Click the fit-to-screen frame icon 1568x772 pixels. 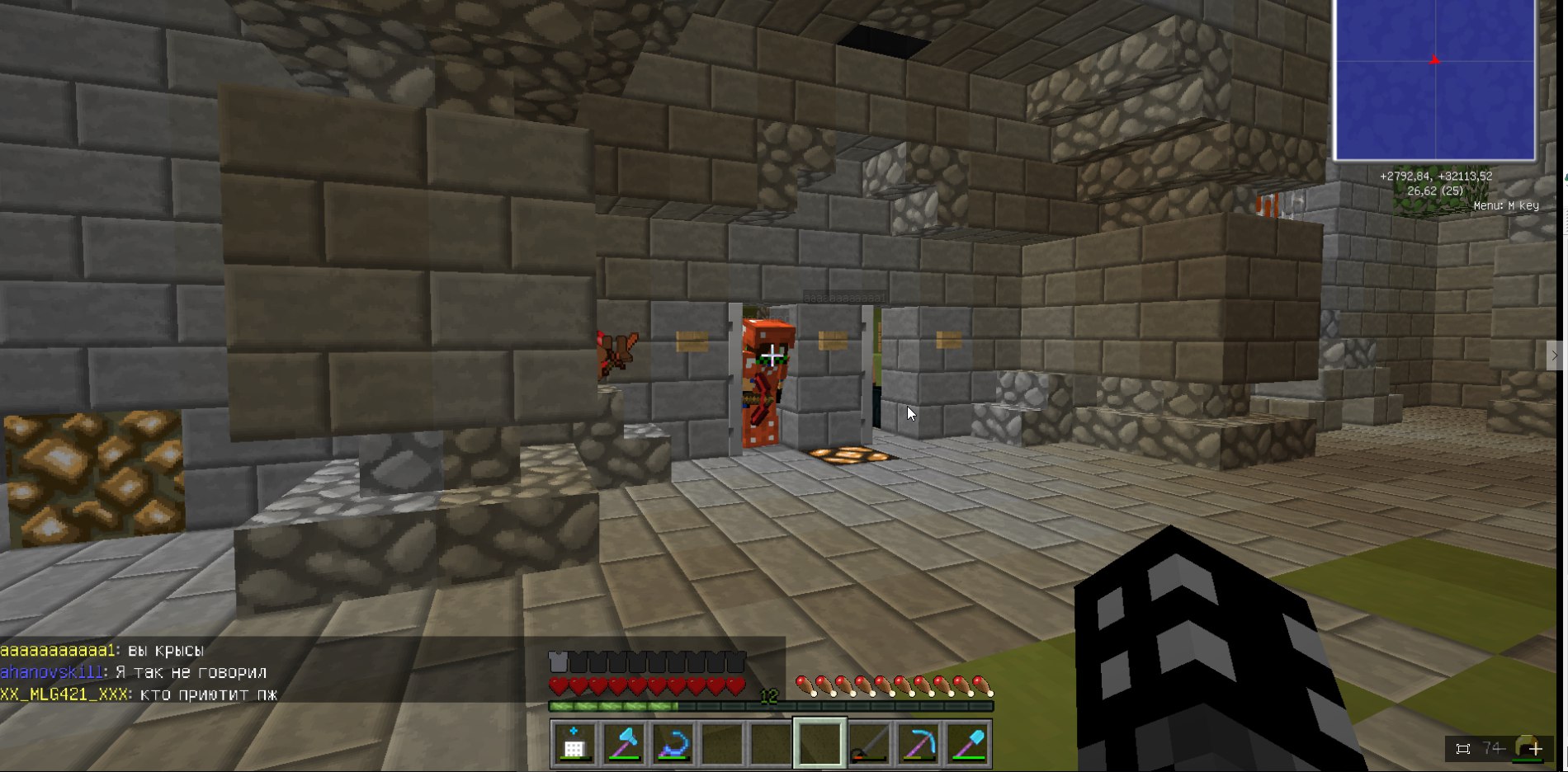pos(1463,749)
